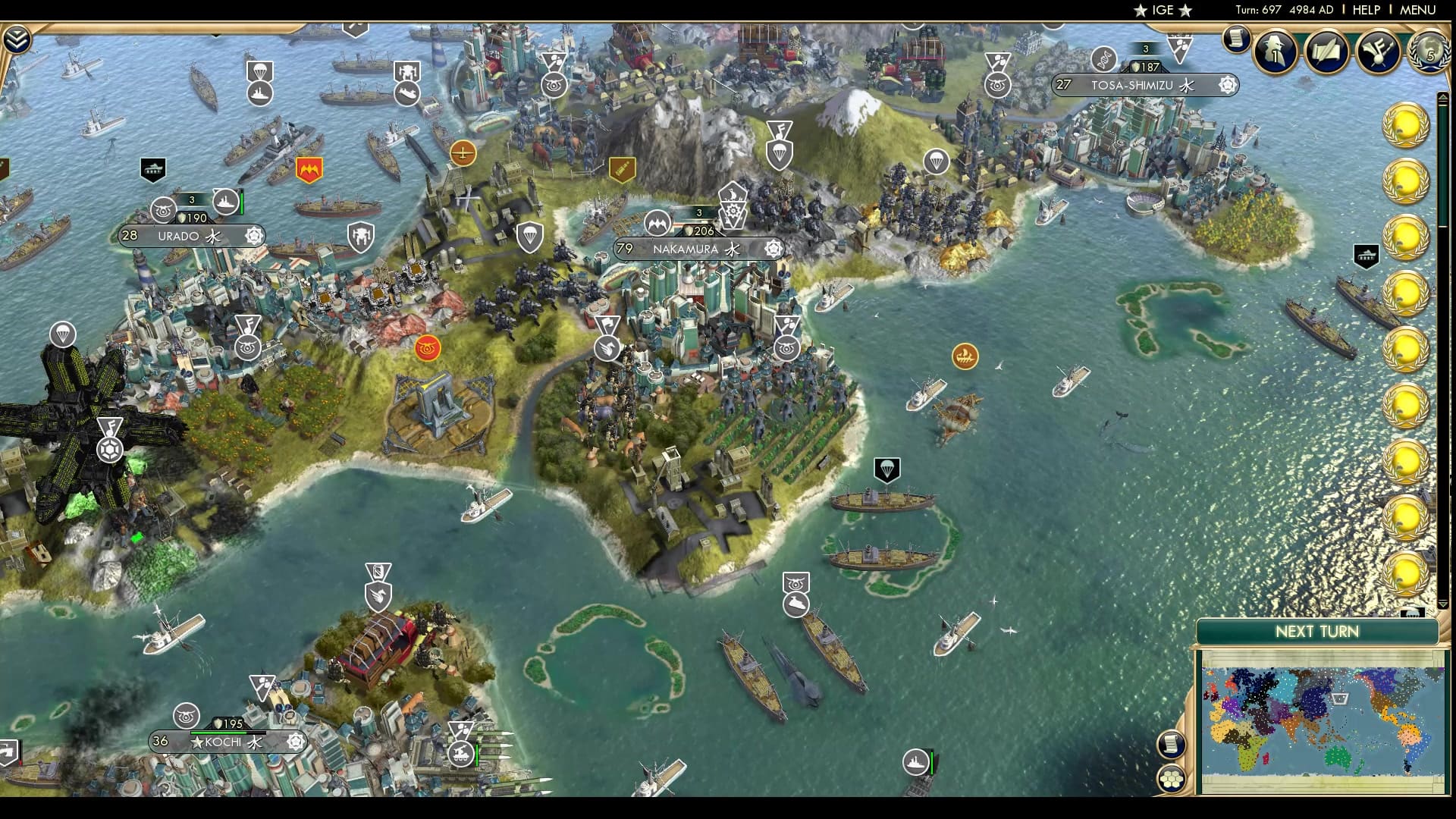
Task: Click the unit list icon beside the minimap
Action: pyautogui.click(x=1173, y=745)
